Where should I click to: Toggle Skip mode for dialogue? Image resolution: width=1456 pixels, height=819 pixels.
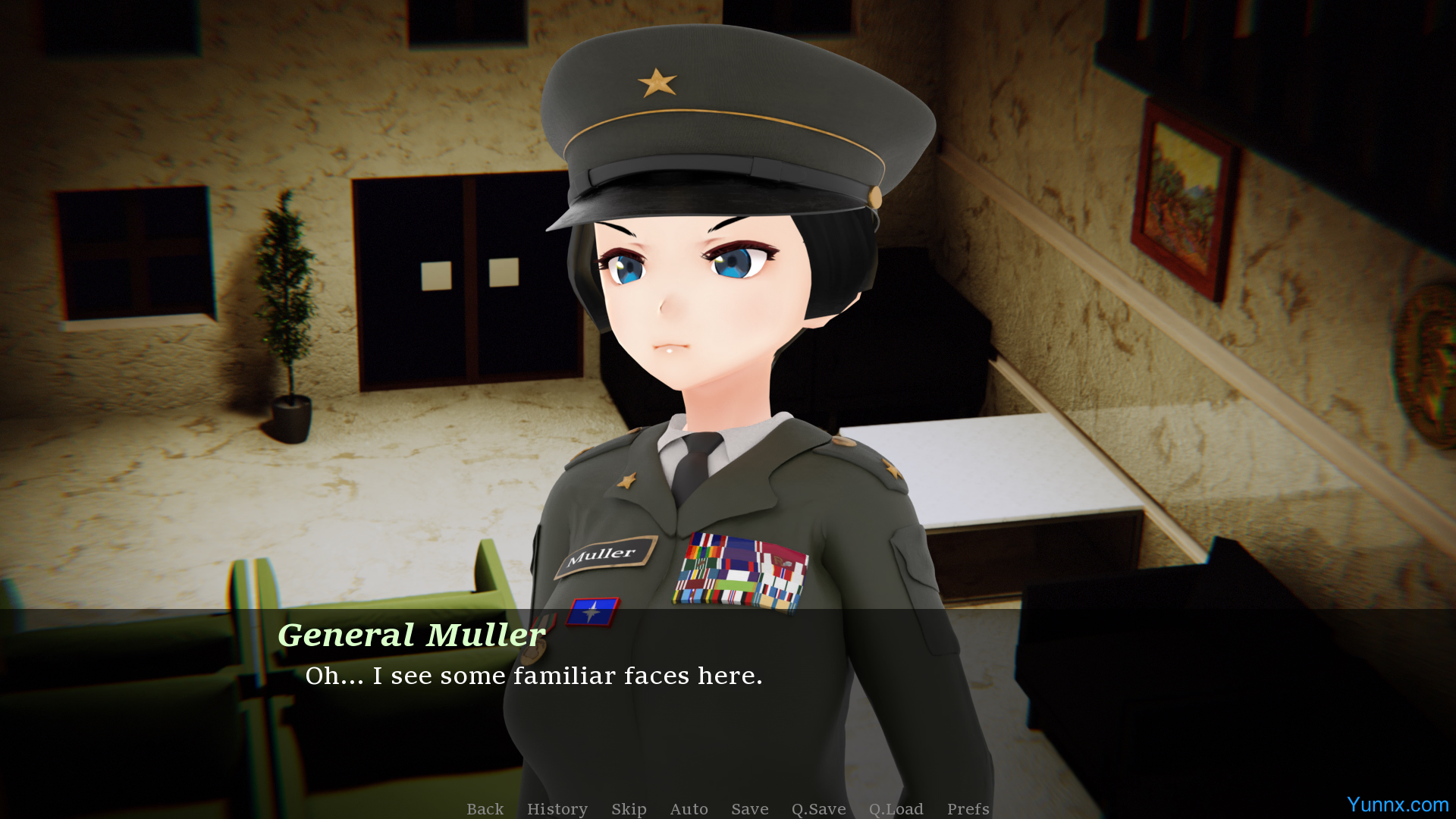pyautogui.click(x=629, y=808)
